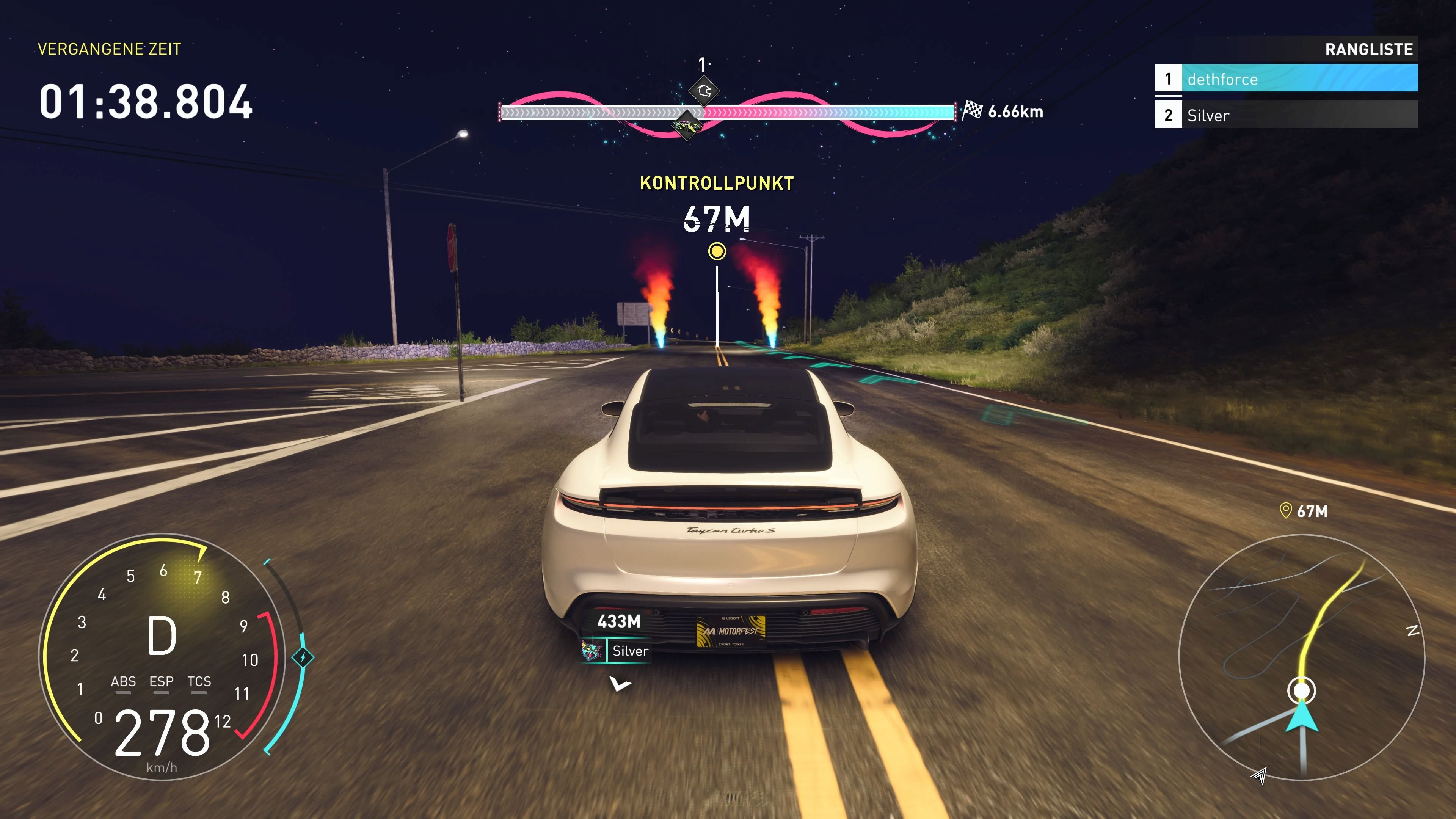Click the yellow Kontrollpunkt waypoint marker
The height and width of the screenshot is (819, 1456).
pos(717,251)
